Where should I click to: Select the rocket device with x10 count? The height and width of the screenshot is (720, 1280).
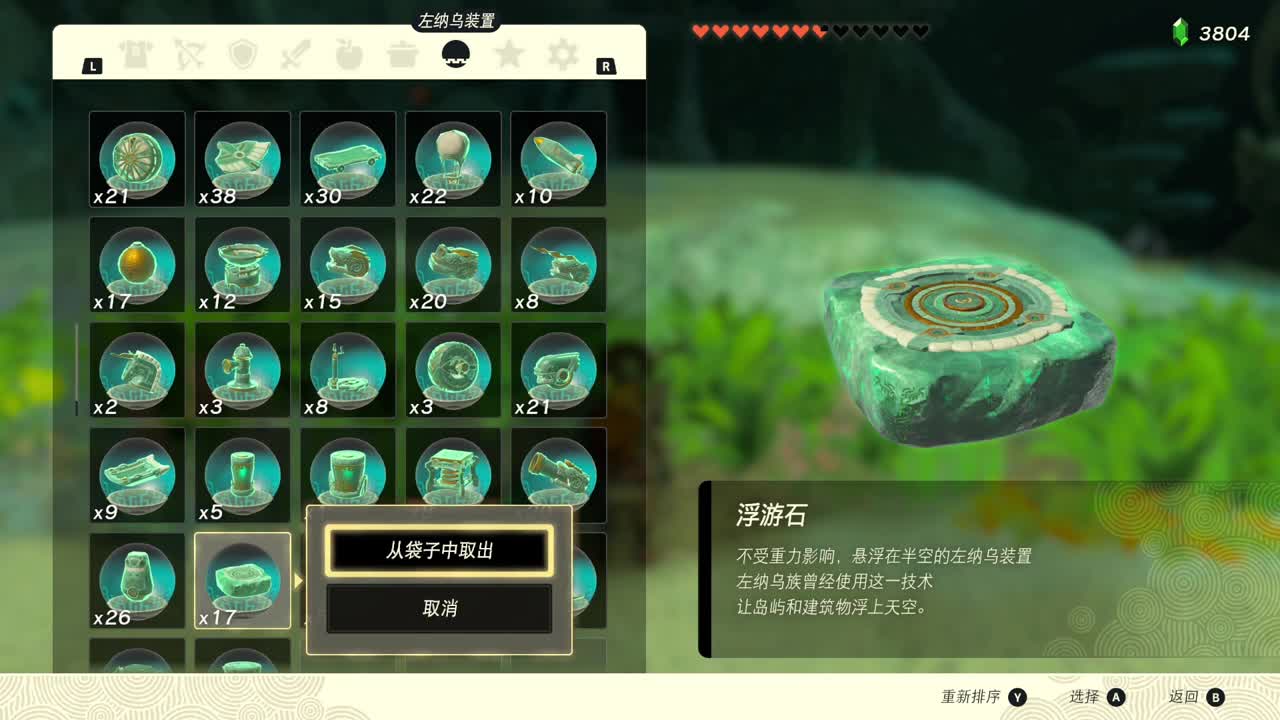point(558,158)
